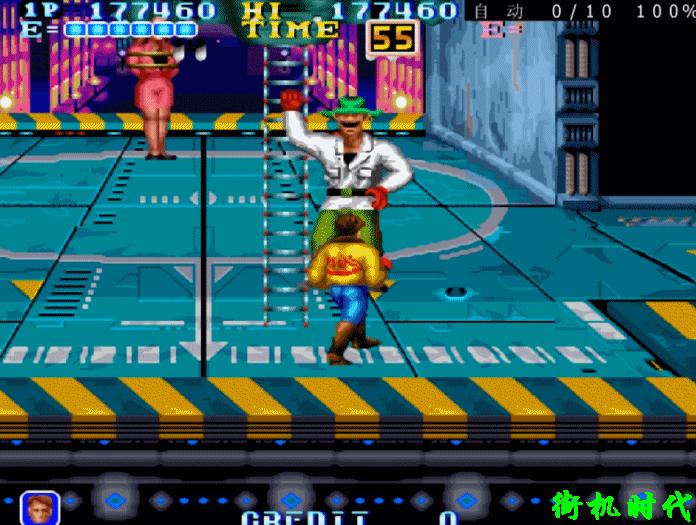This screenshot has width=696, height=525.
Task: Click the 自动 frameskip indicator
Action: (497, 11)
